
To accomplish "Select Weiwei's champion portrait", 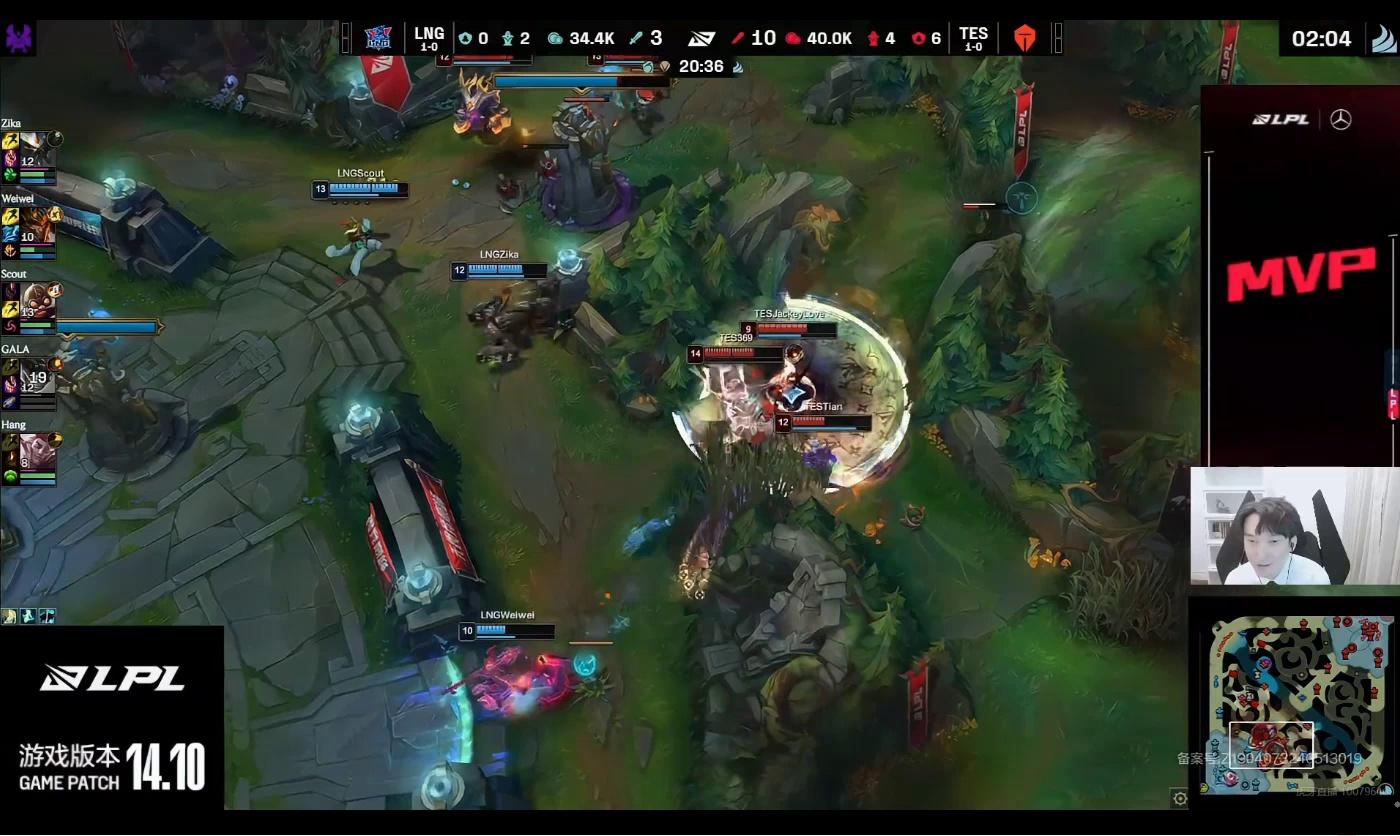I will click(35, 223).
